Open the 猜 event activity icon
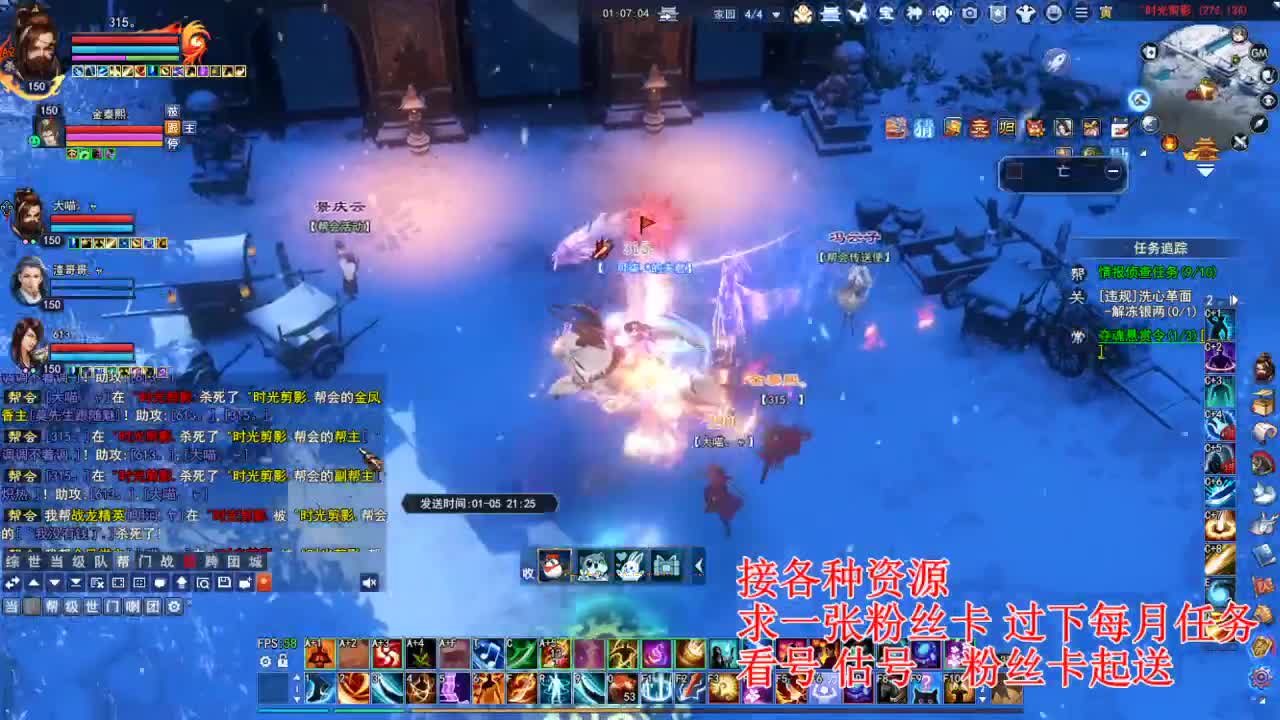This screenshot has width=1280, height=720. (x=923, y=126)
